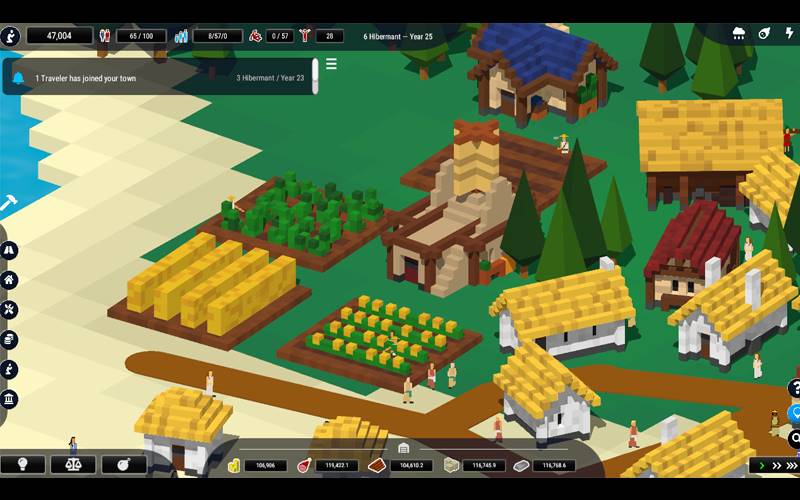This screenshot has height=500, width=800.
Task: Open the housing build category
Action: tap(9, 280)
